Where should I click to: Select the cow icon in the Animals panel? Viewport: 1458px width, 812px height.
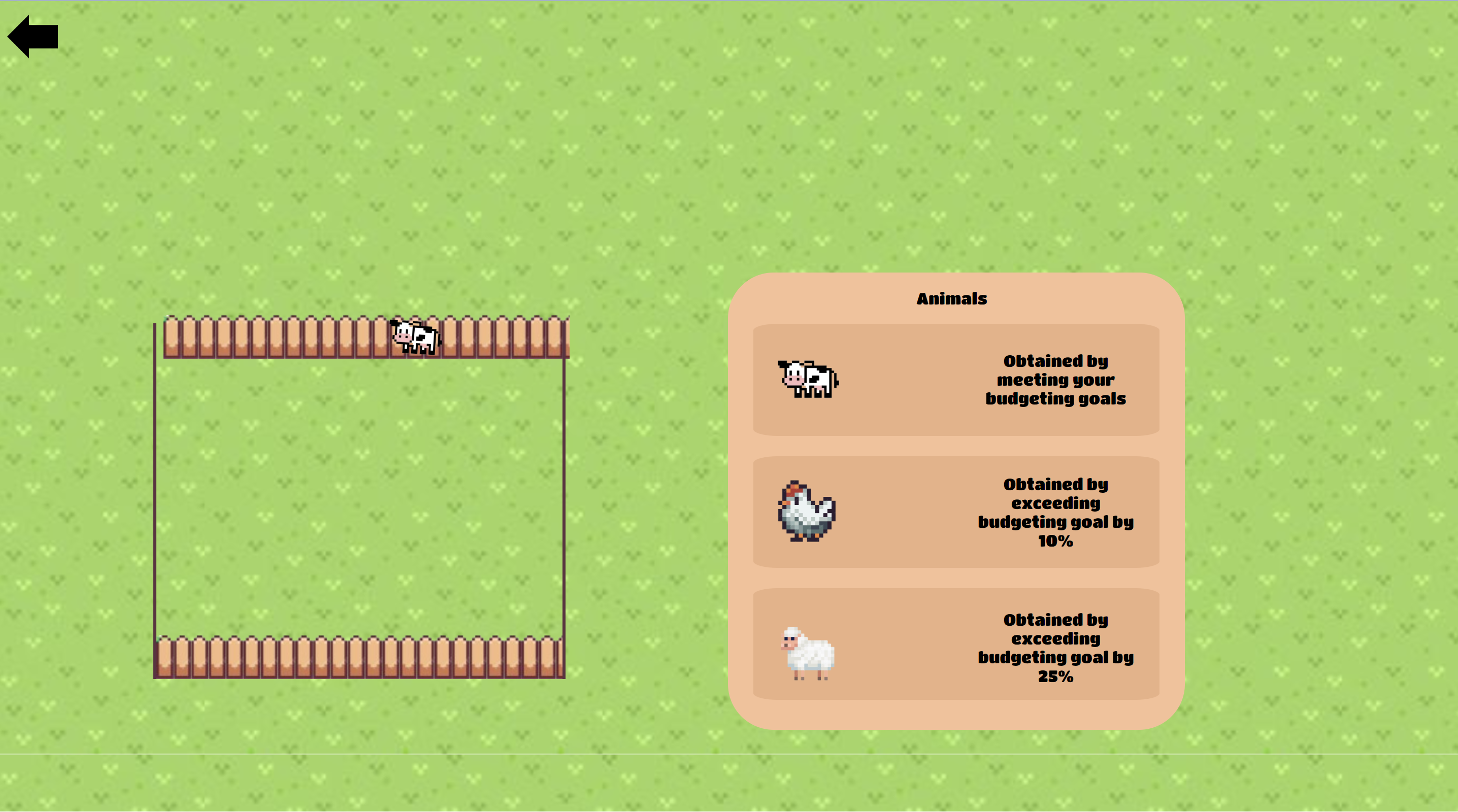pos(807,380)
